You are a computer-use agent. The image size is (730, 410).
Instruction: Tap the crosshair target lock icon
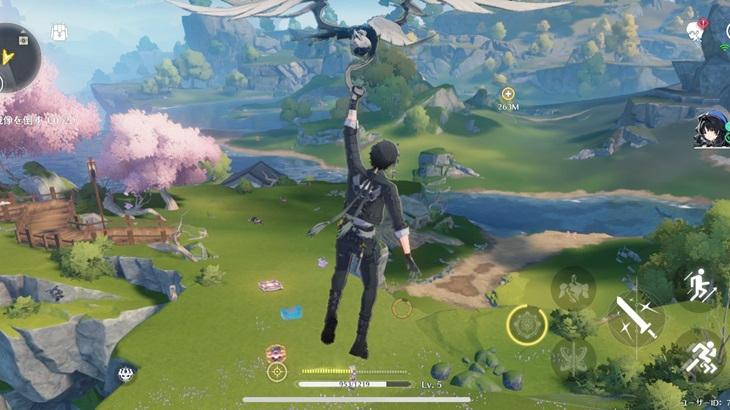277,372
